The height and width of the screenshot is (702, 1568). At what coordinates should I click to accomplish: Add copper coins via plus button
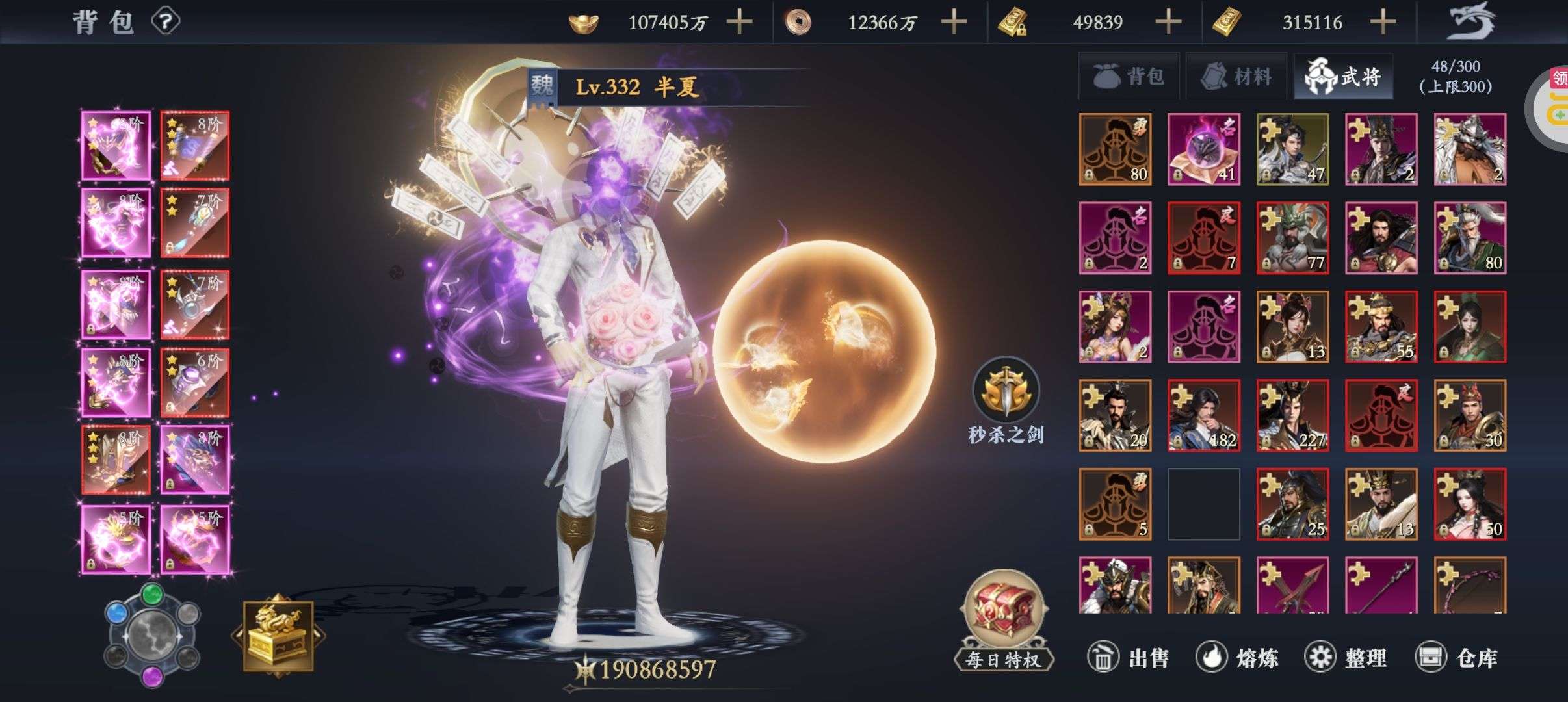click(954, 22)
